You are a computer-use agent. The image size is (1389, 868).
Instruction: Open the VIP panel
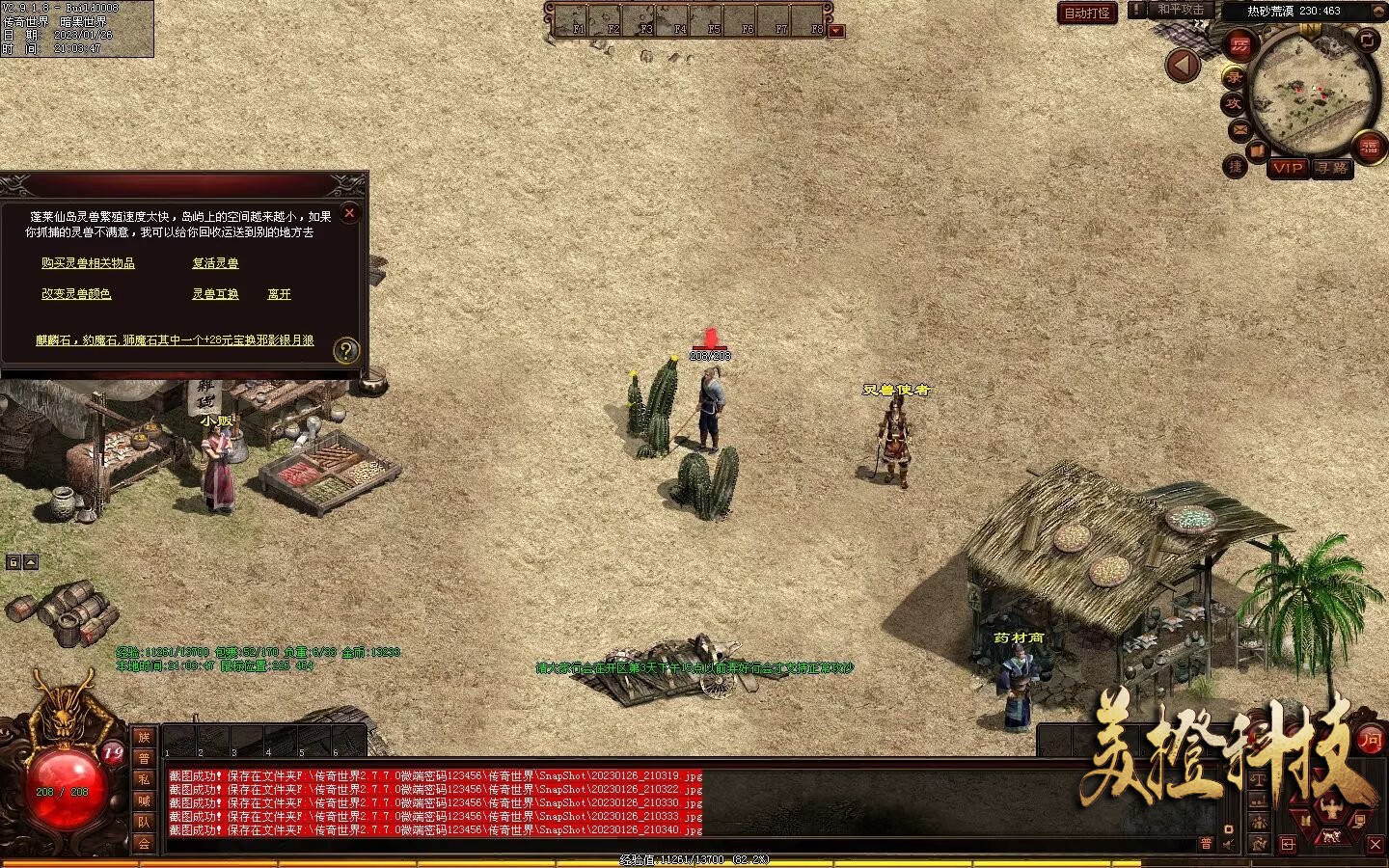[1288, 168]
